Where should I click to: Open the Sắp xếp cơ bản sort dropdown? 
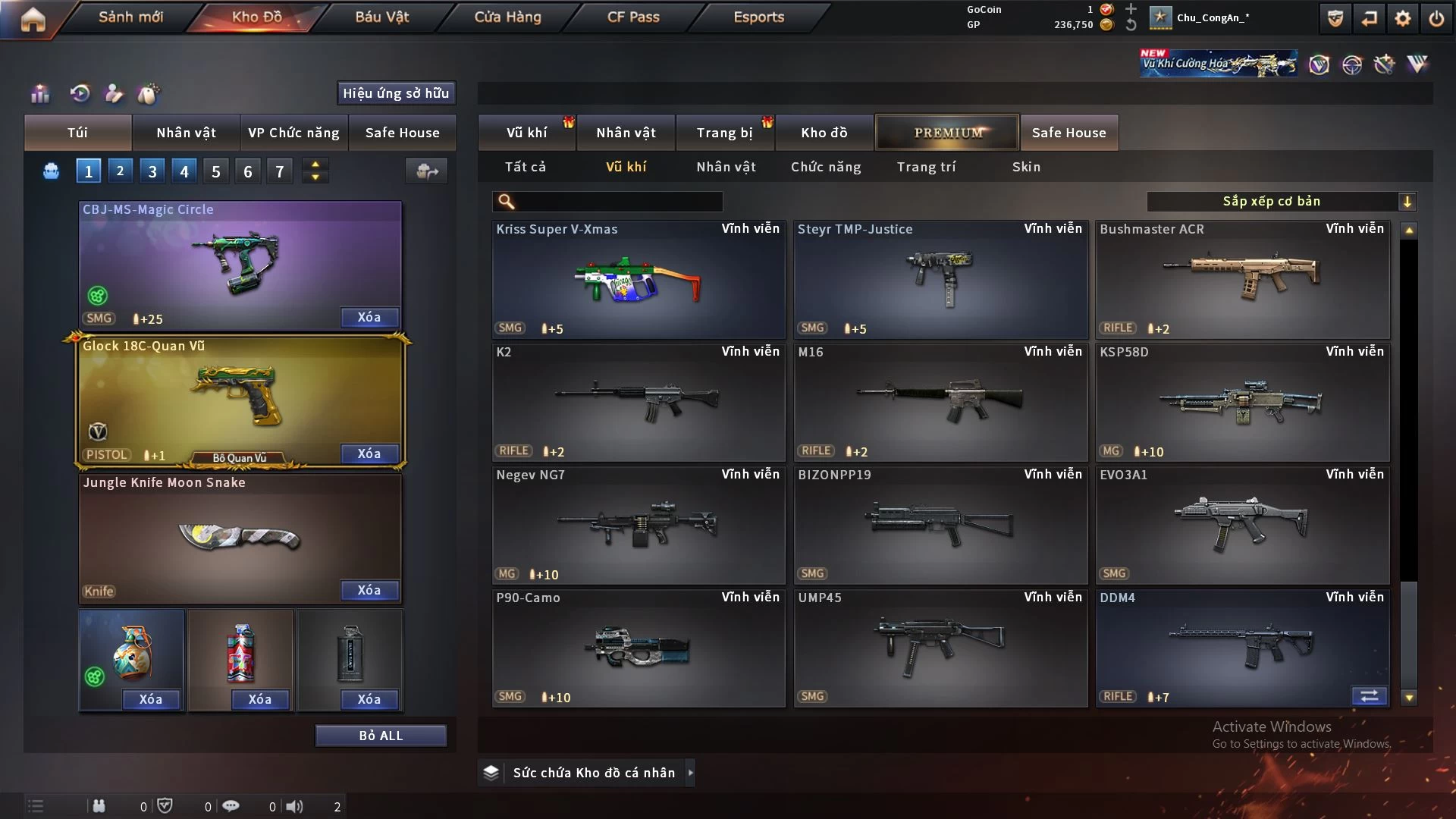click(x=1281, y=201)
